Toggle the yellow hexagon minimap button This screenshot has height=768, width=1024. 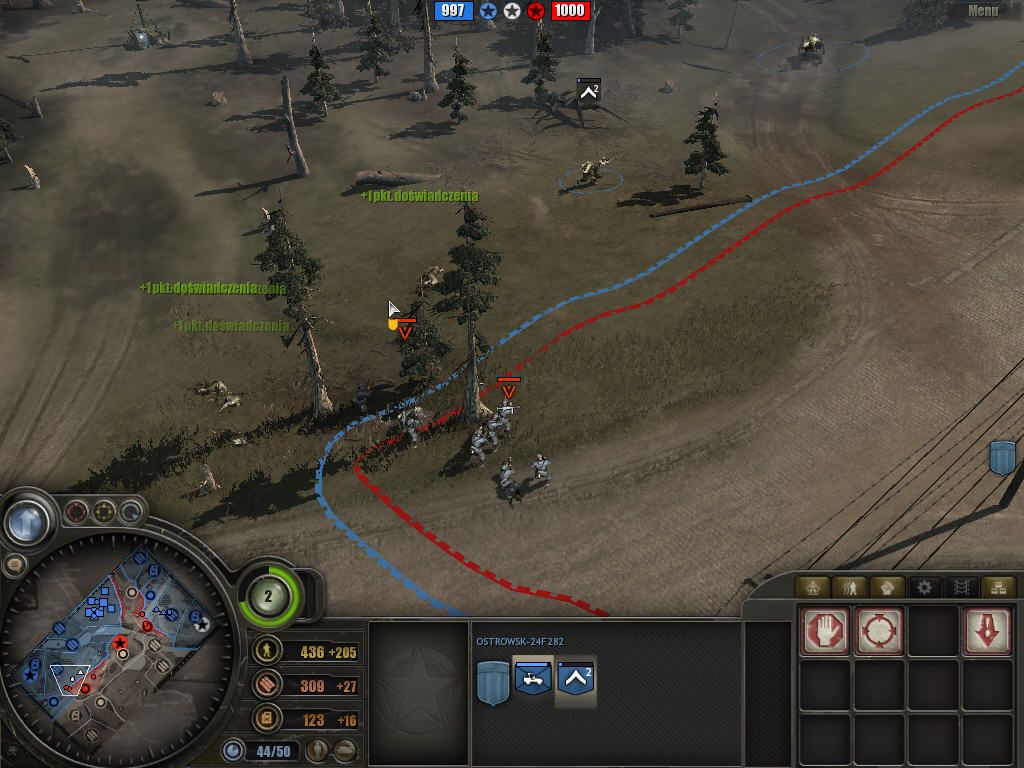104,513
